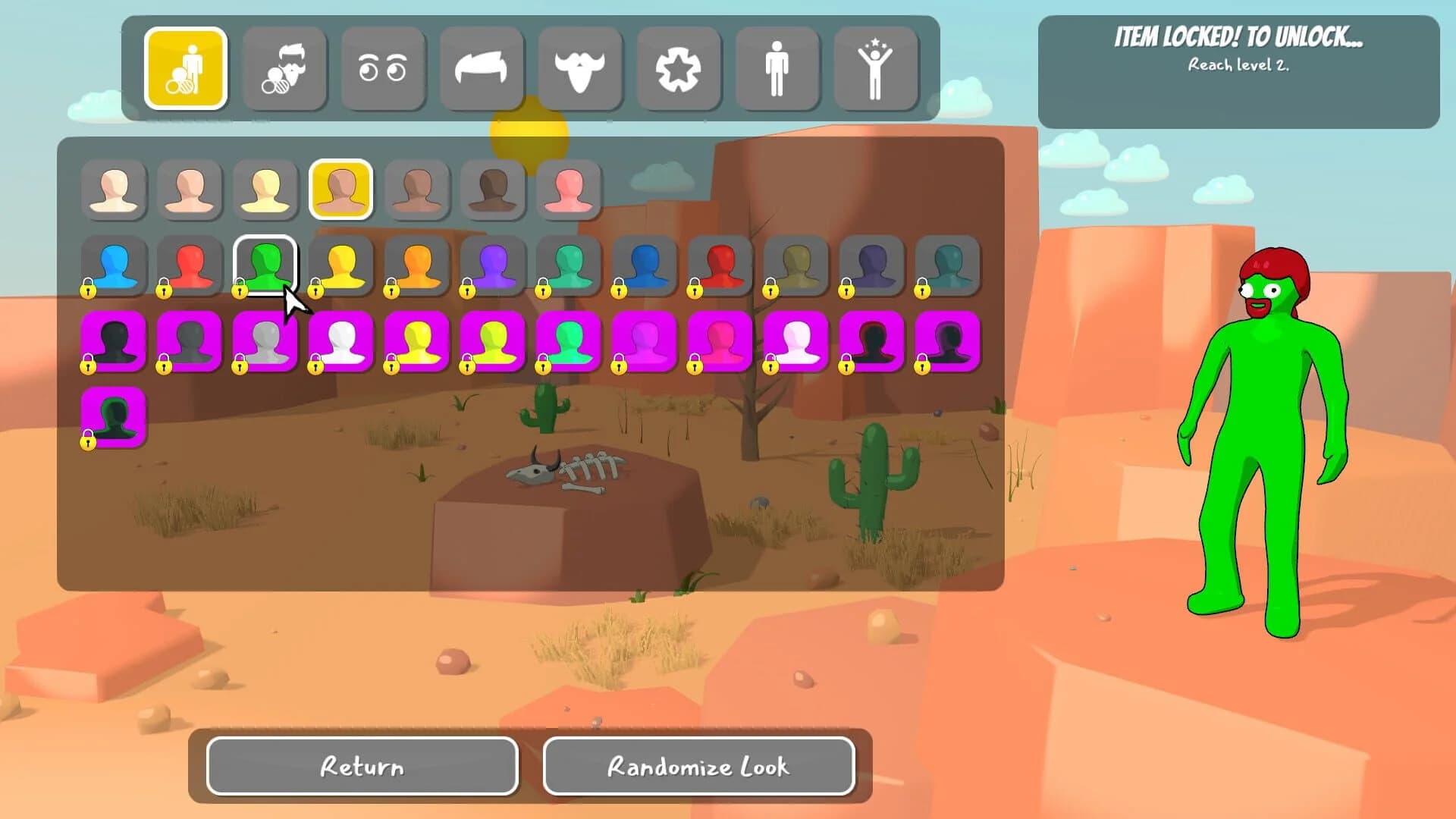This screenshot has height=819, width=1456.
Task: Click the Randomize Look button
Action: pyautogui.click(x=698, y=767)
